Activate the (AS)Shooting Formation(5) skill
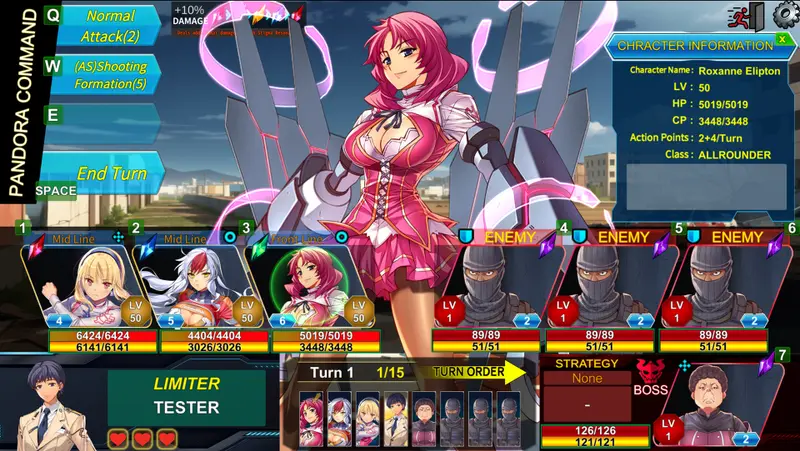 pos(110,74)
